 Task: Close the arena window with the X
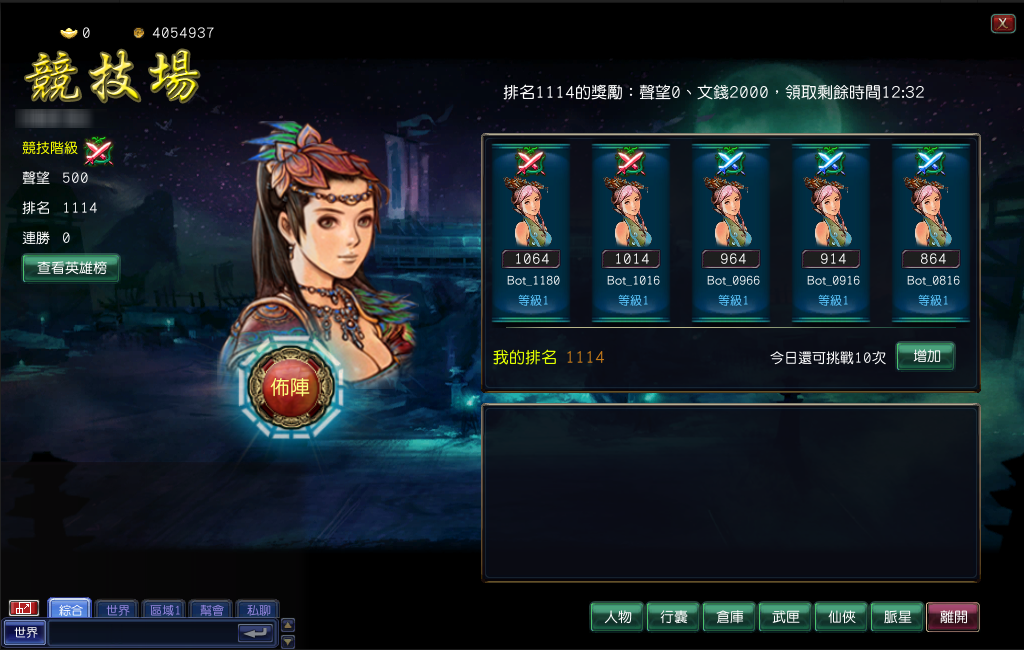click(x=1002, y=24)
